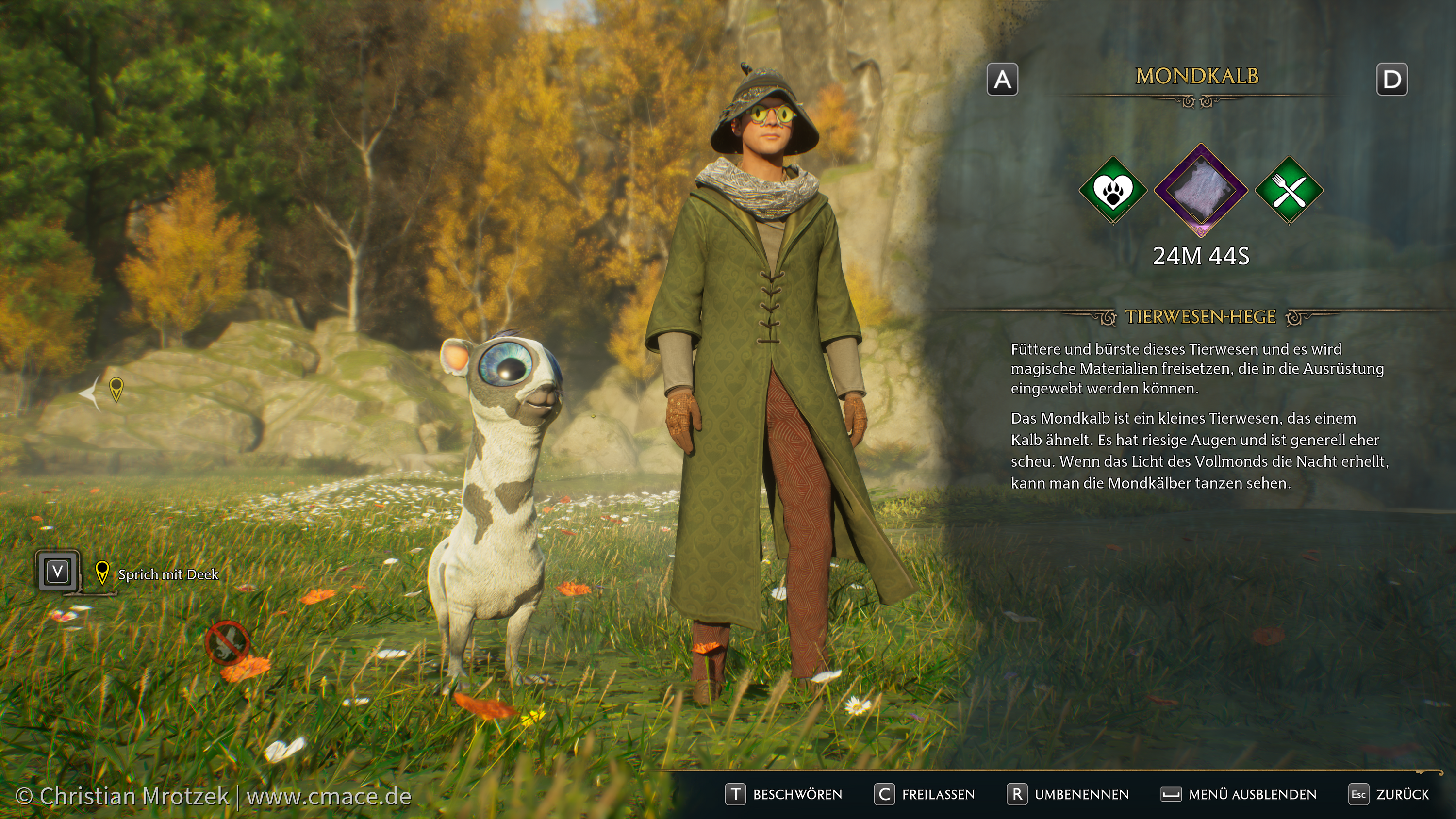The height and width of the screenshot is (819, 1456).
Task: Go back with the Zurück option
Action: click(1389, 795)
